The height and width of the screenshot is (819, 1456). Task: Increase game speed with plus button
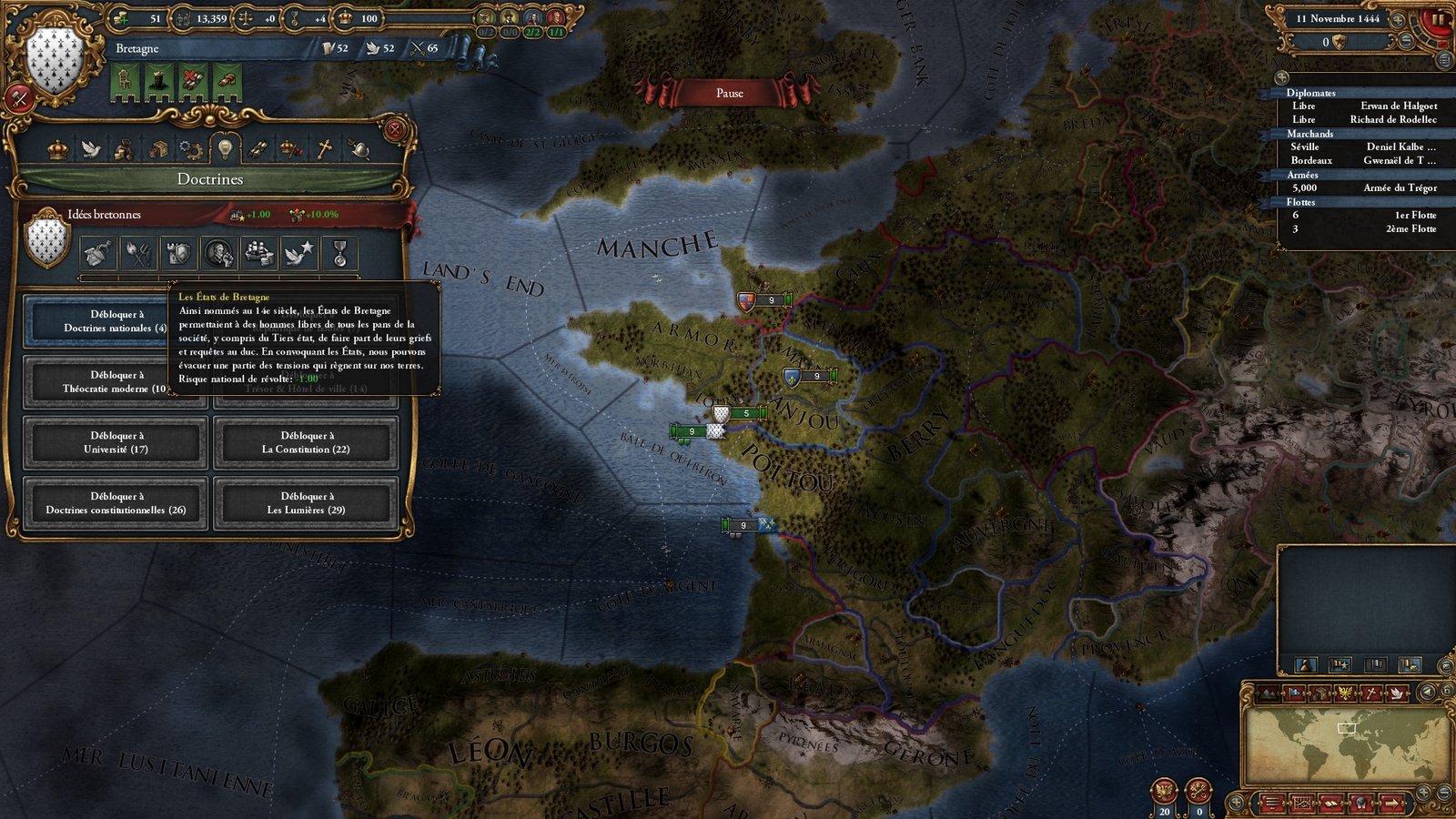point(1399,19)
